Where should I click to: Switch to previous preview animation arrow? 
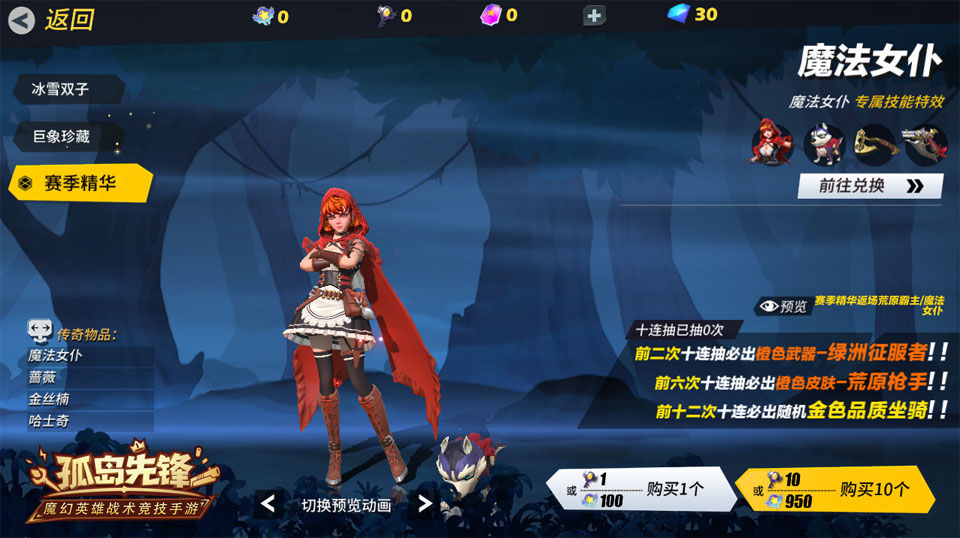268,504
